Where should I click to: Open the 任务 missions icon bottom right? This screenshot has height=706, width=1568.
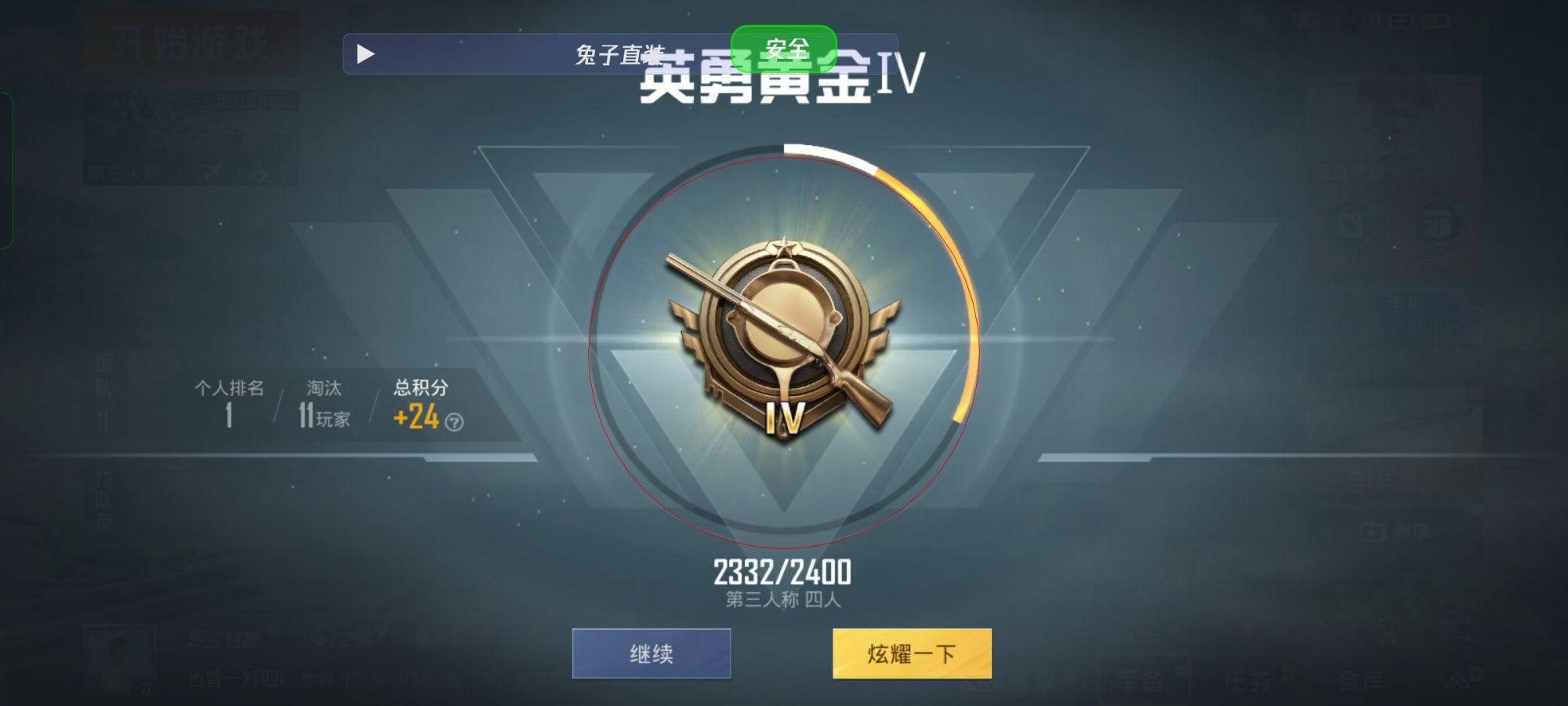point(1248,679)
